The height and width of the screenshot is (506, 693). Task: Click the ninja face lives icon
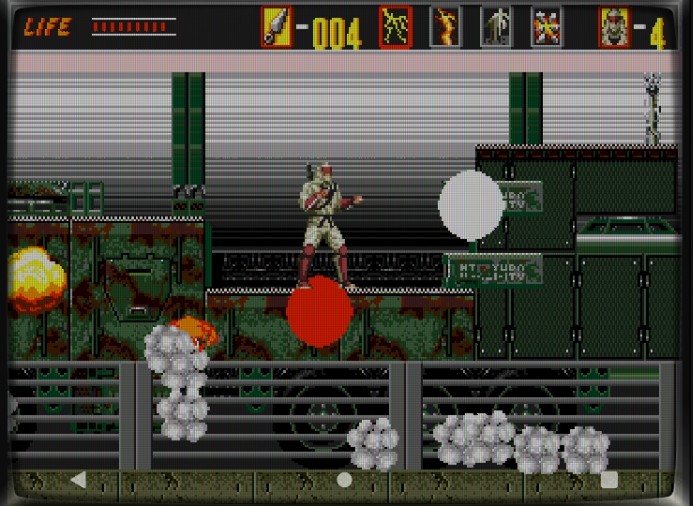click(x=615, y=27)
